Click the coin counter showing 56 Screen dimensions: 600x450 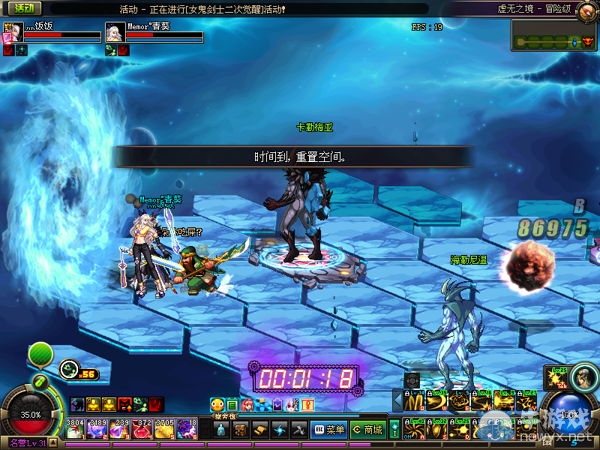(82, 373)
